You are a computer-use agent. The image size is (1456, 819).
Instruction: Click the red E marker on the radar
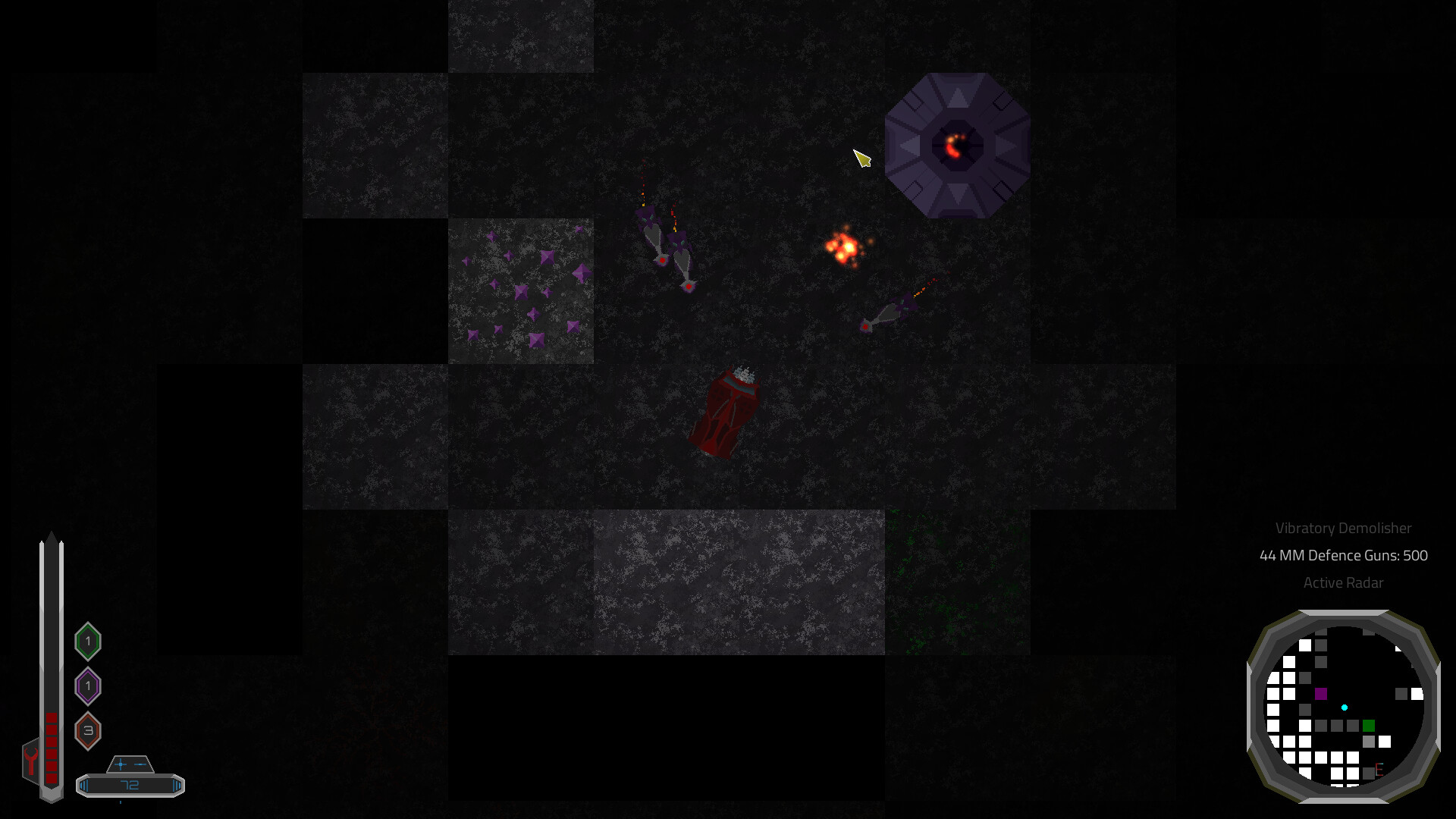pos(1379,770)
